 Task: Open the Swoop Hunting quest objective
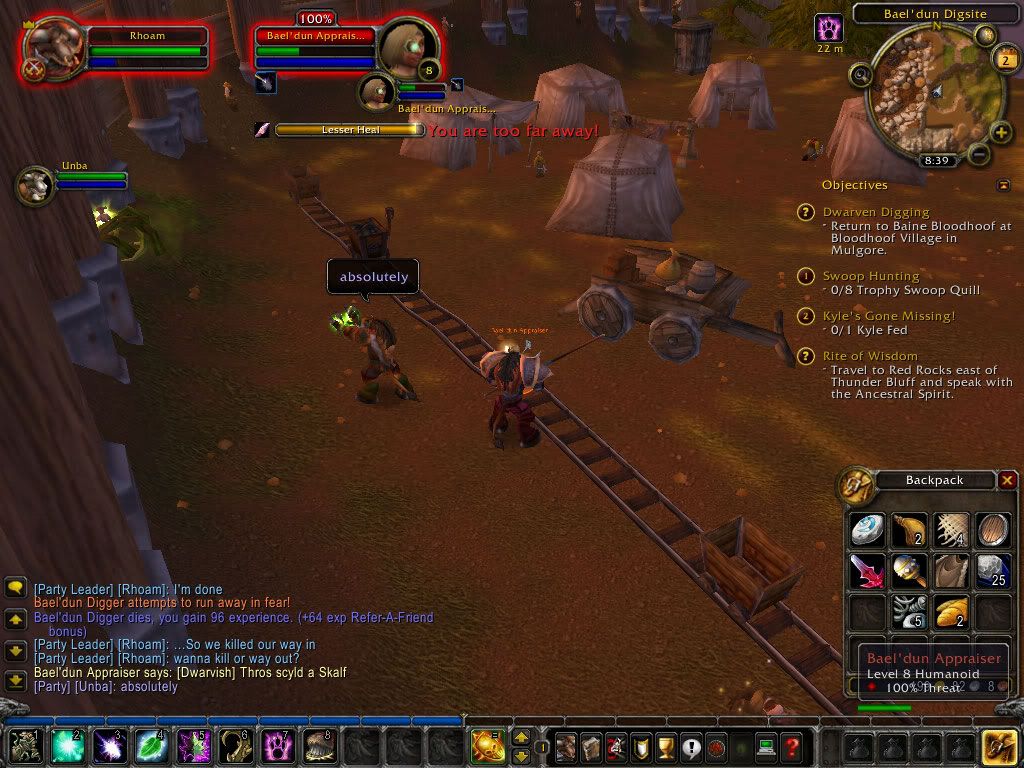coord(871,276)
